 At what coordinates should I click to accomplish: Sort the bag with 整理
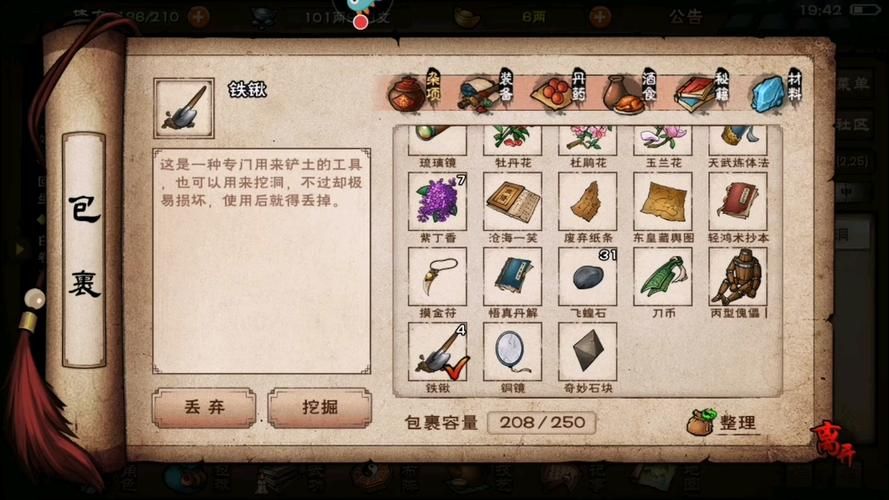[724, 422]
